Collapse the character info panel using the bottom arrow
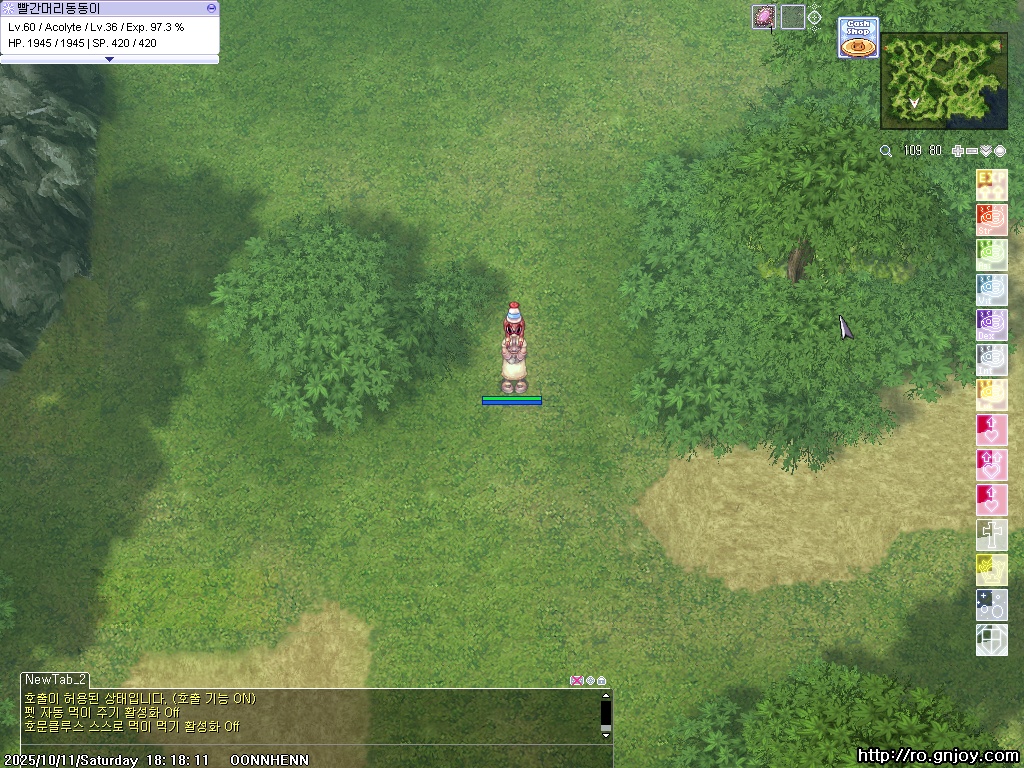The height and width of the screenshot is (768, 1024). pyautogui.click(x=109, y=59)
